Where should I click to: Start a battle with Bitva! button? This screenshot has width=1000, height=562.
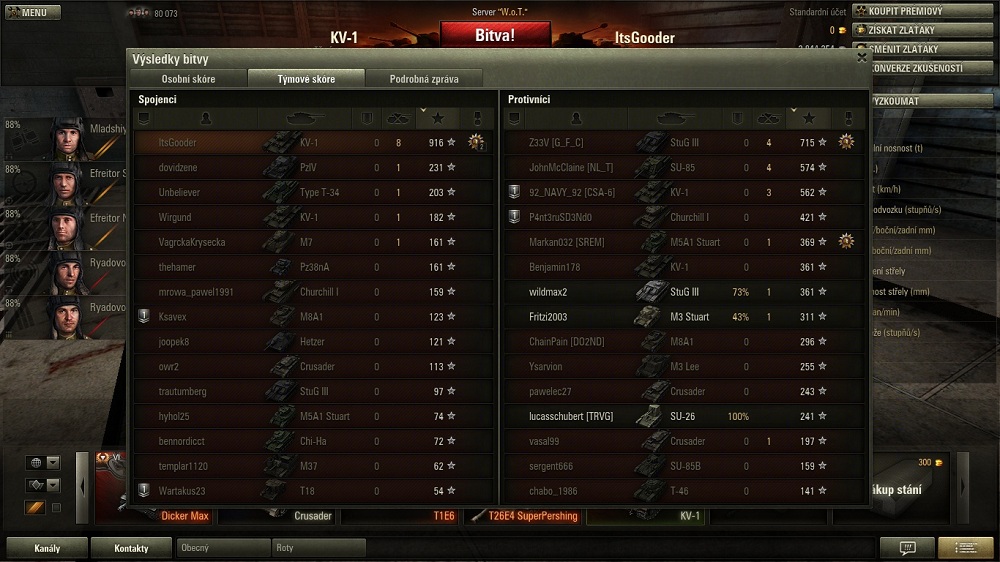click(495, 36)
